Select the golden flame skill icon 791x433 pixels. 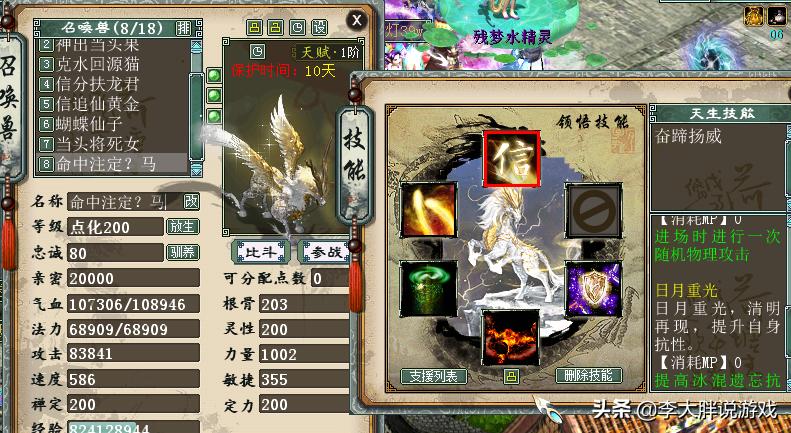coord(427,208)
